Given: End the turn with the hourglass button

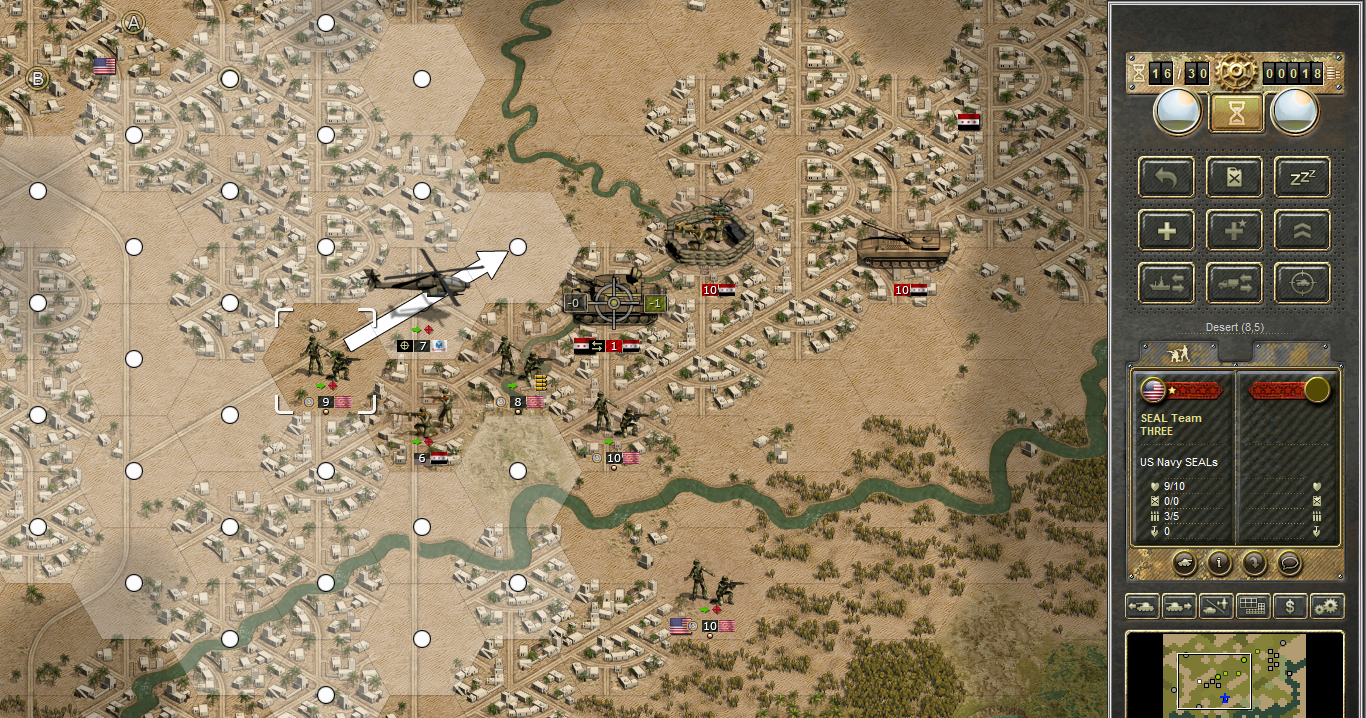Looking at the screenshot, I should tap(1237, 113).
